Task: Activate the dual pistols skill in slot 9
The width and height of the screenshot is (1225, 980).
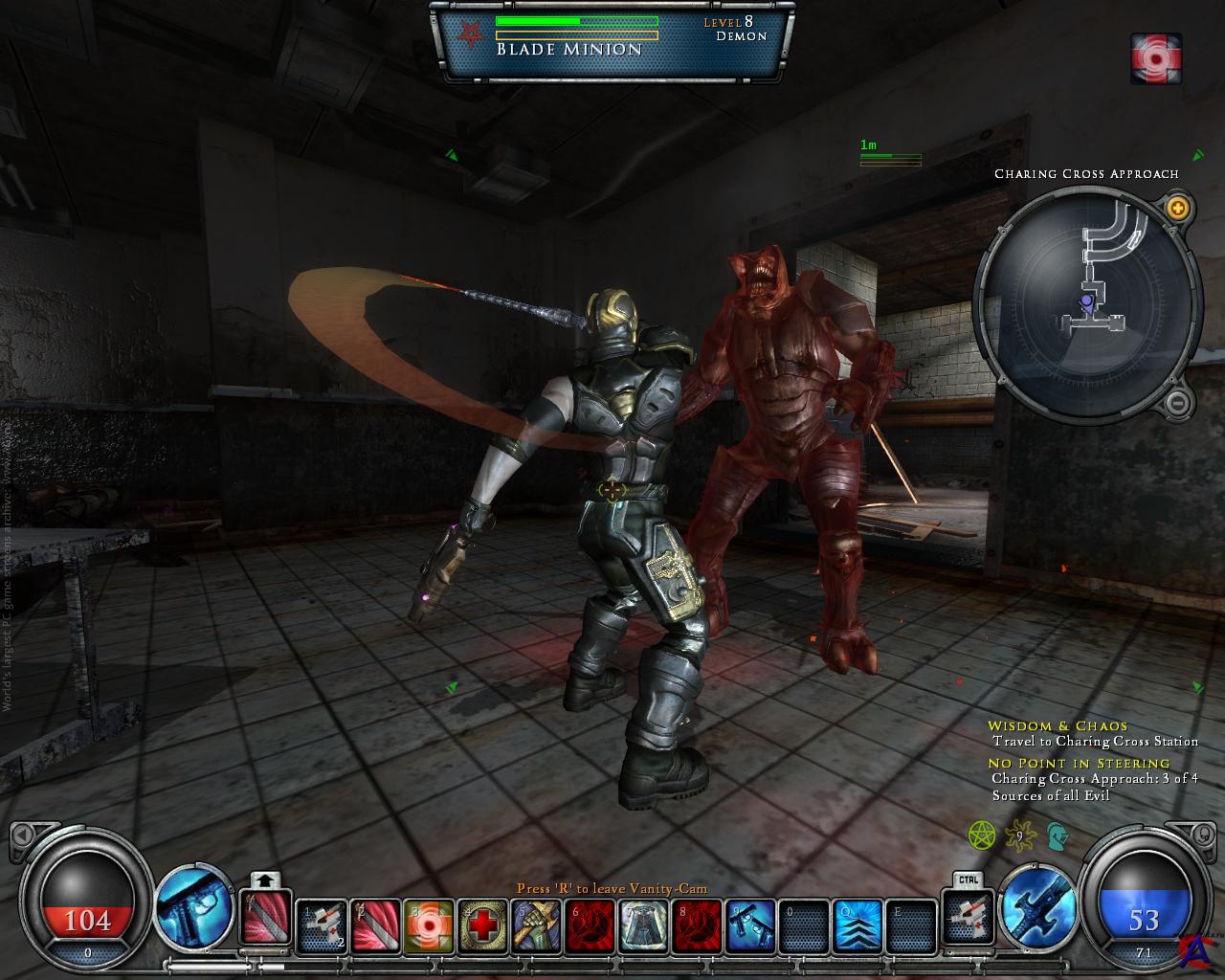Action: [750, 926]
